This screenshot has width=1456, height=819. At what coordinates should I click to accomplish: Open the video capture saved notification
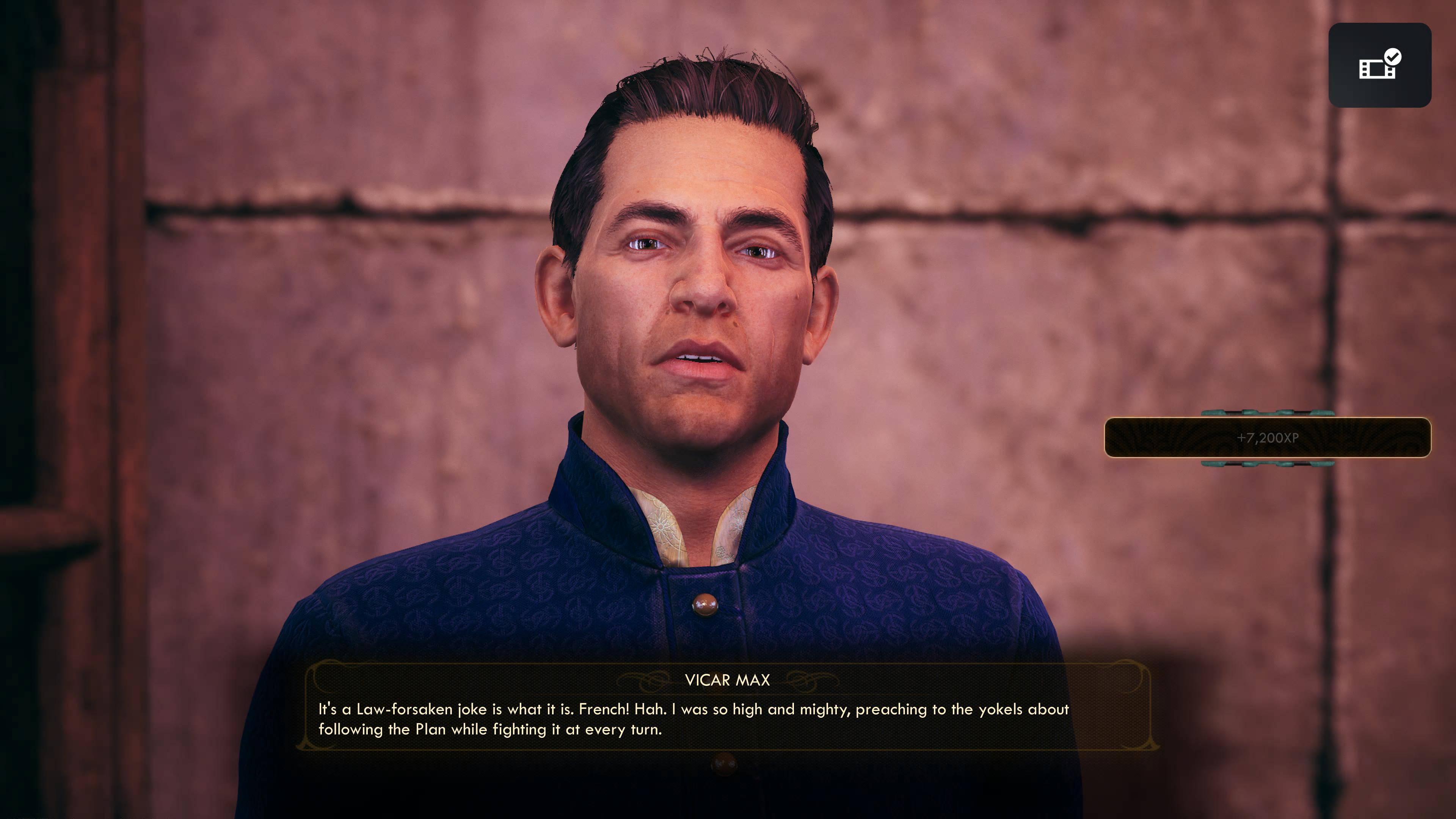(1379, 66)
